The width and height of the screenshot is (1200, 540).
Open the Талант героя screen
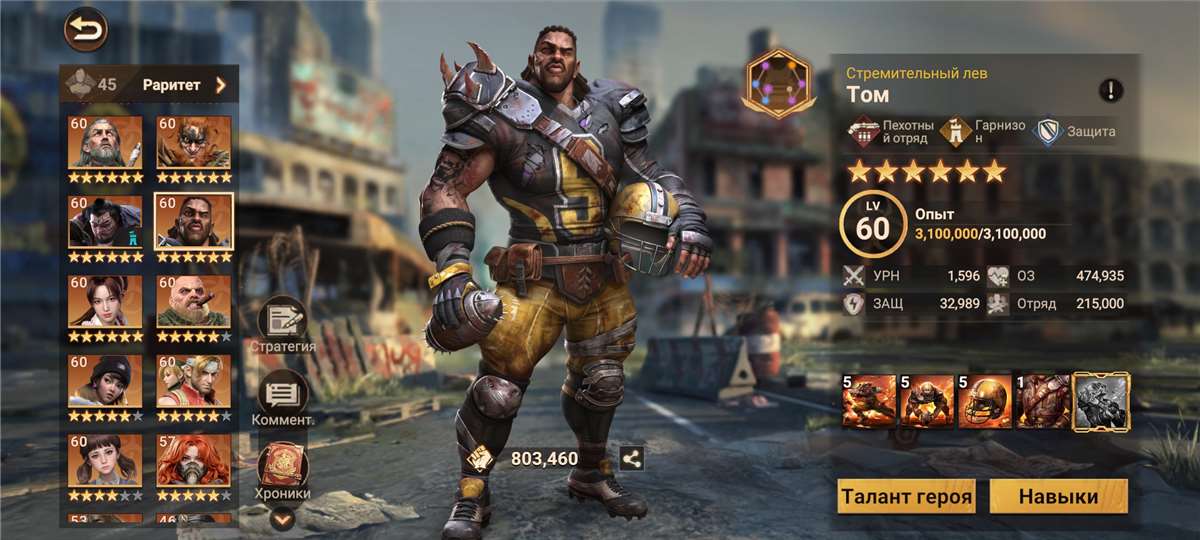[x=906, y=496]
